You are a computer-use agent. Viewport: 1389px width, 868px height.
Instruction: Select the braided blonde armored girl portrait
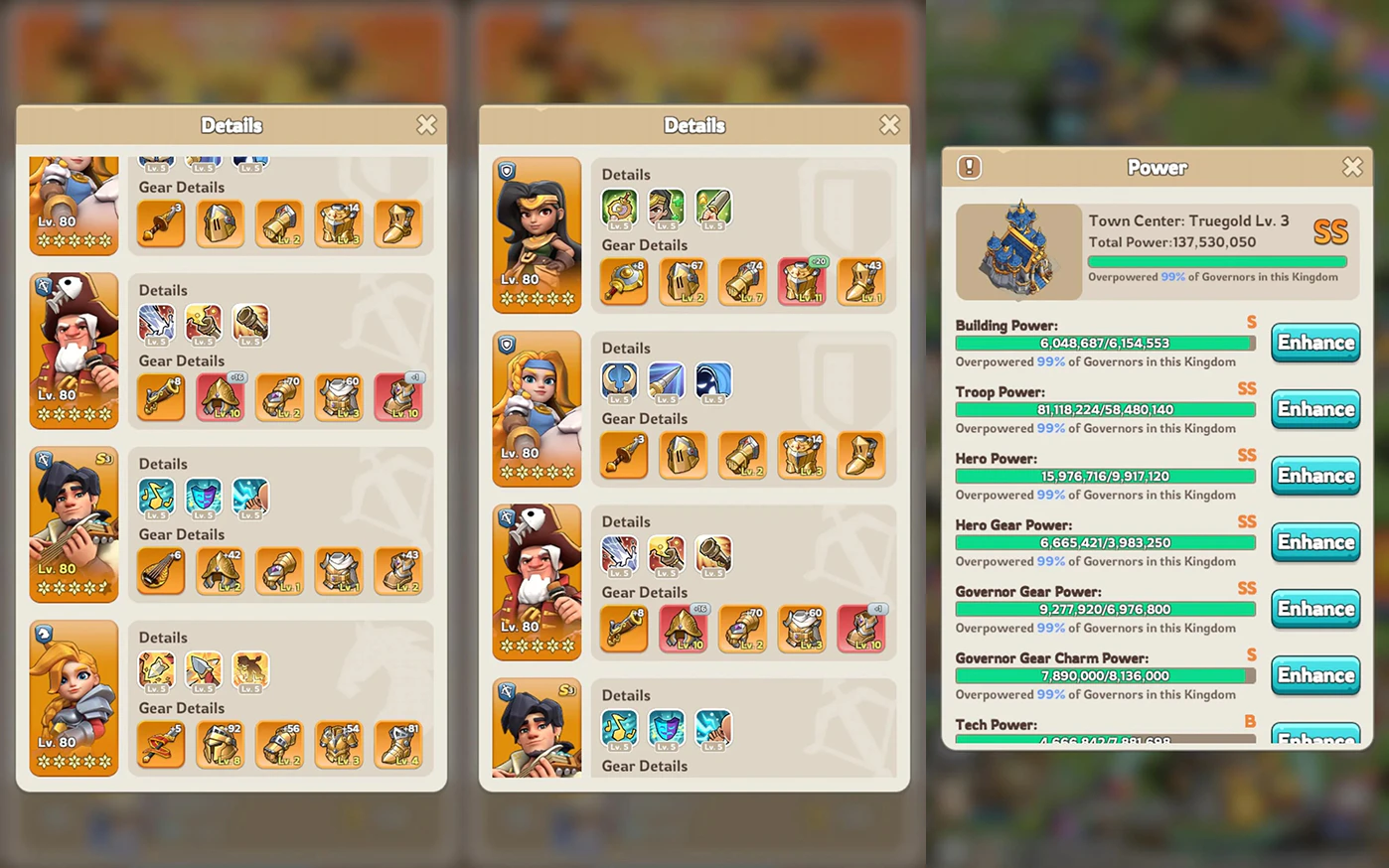pyautogui.click(x=74, y=698)
